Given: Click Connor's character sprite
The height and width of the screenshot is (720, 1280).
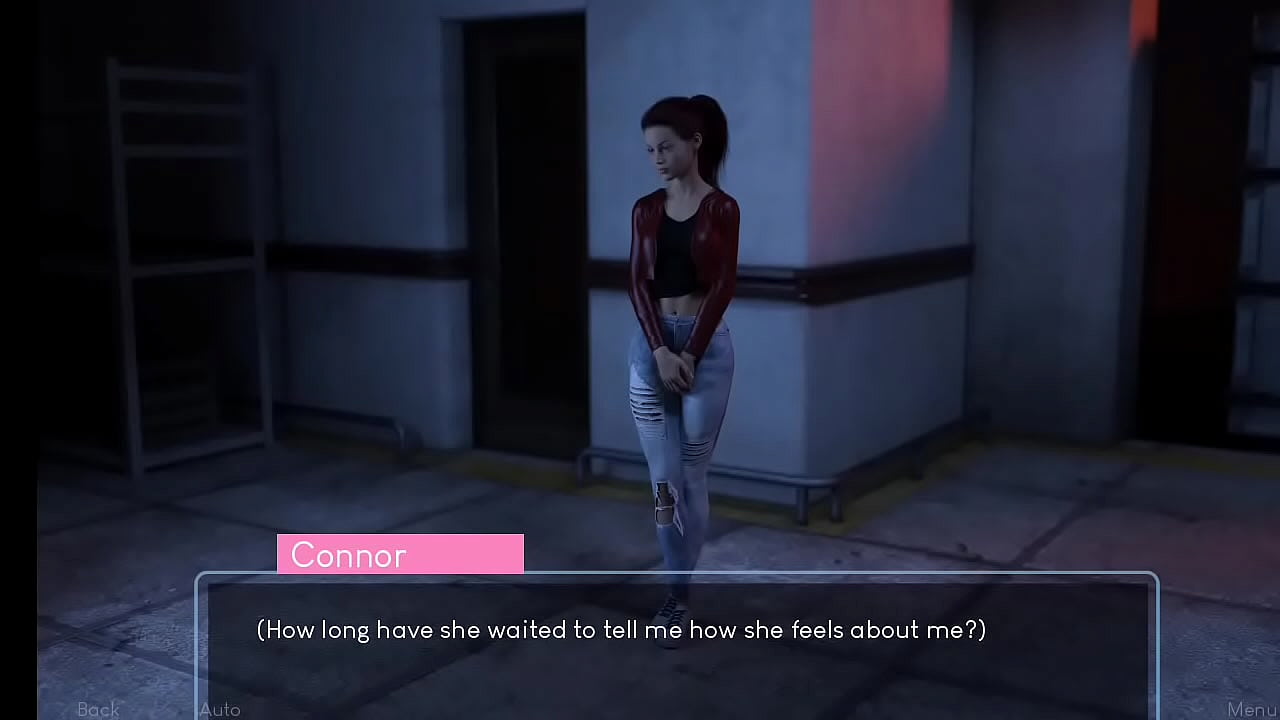Looking at the screenshot, I should (x=680, y=300).
